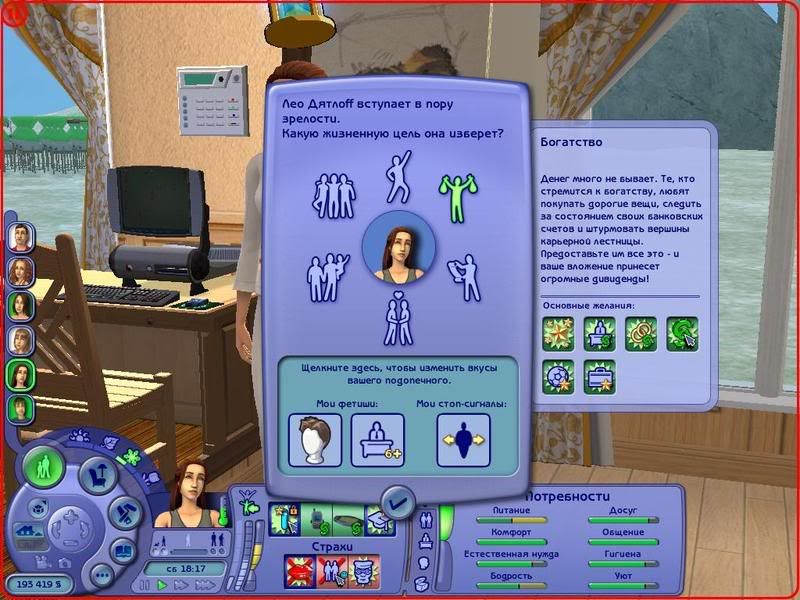
Task: Switch to green Live mode button
Action: [x=44, y=468]
